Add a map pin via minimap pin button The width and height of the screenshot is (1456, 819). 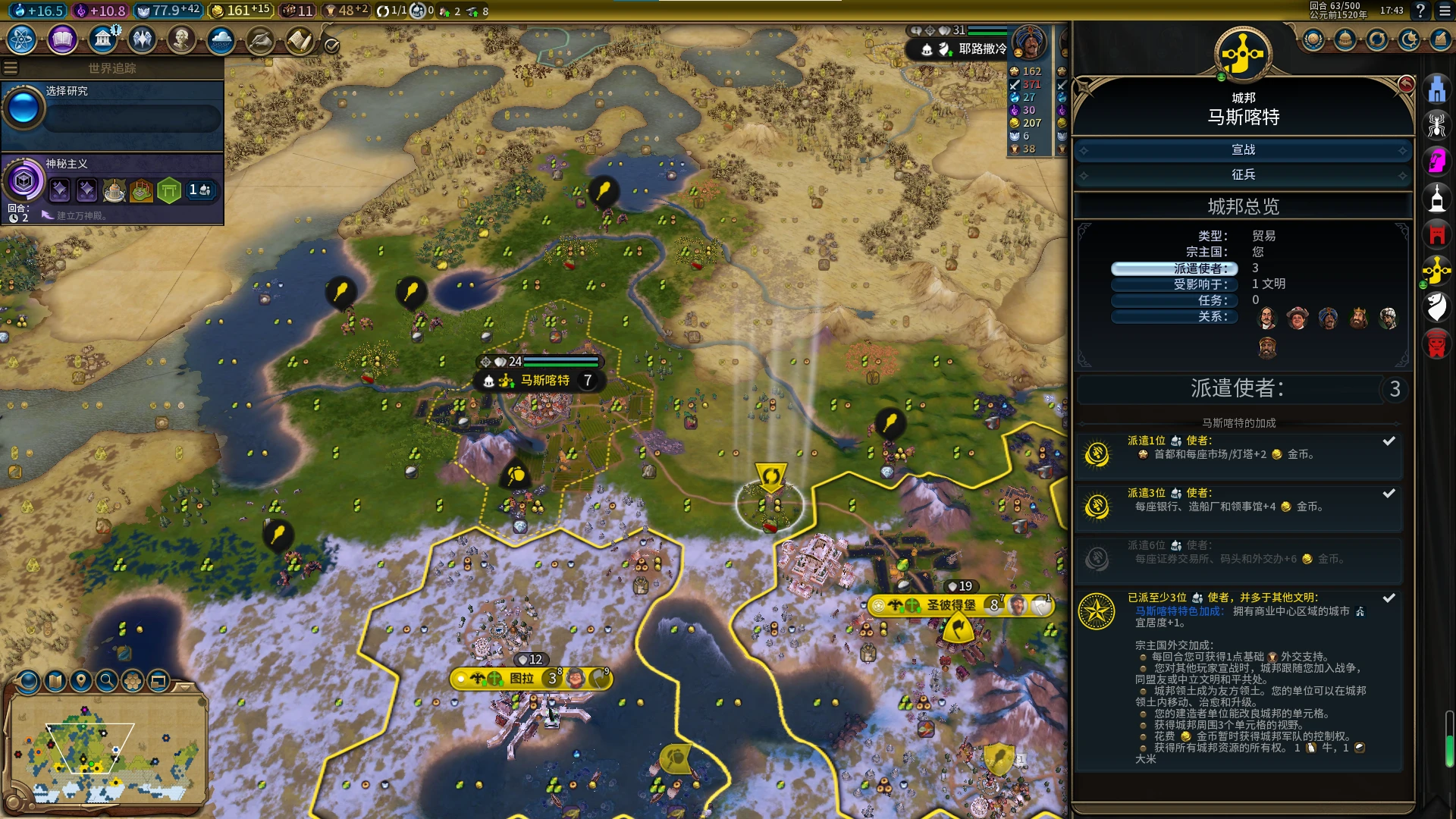81,681
